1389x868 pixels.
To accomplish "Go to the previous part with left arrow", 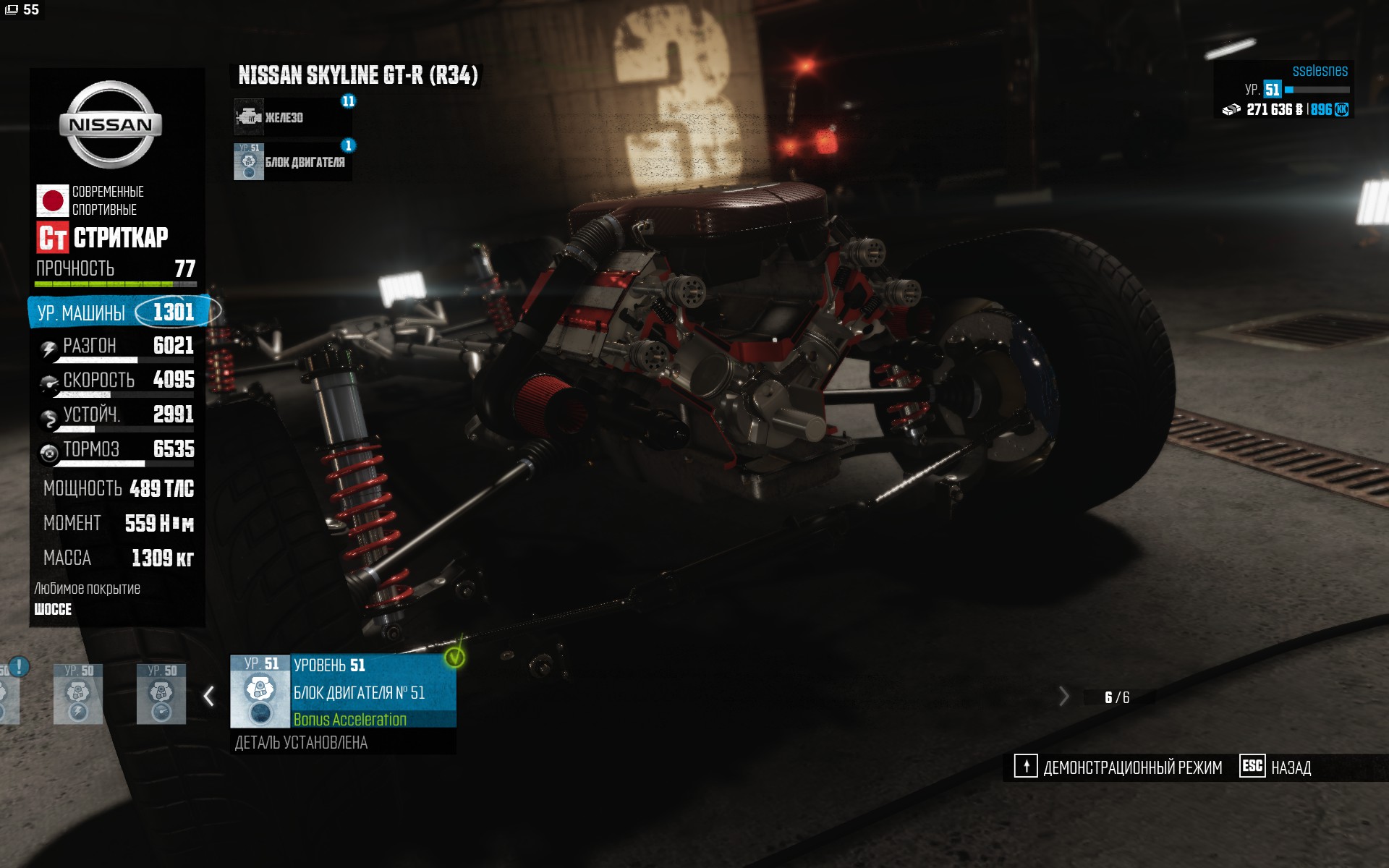I will pos(209,696).
